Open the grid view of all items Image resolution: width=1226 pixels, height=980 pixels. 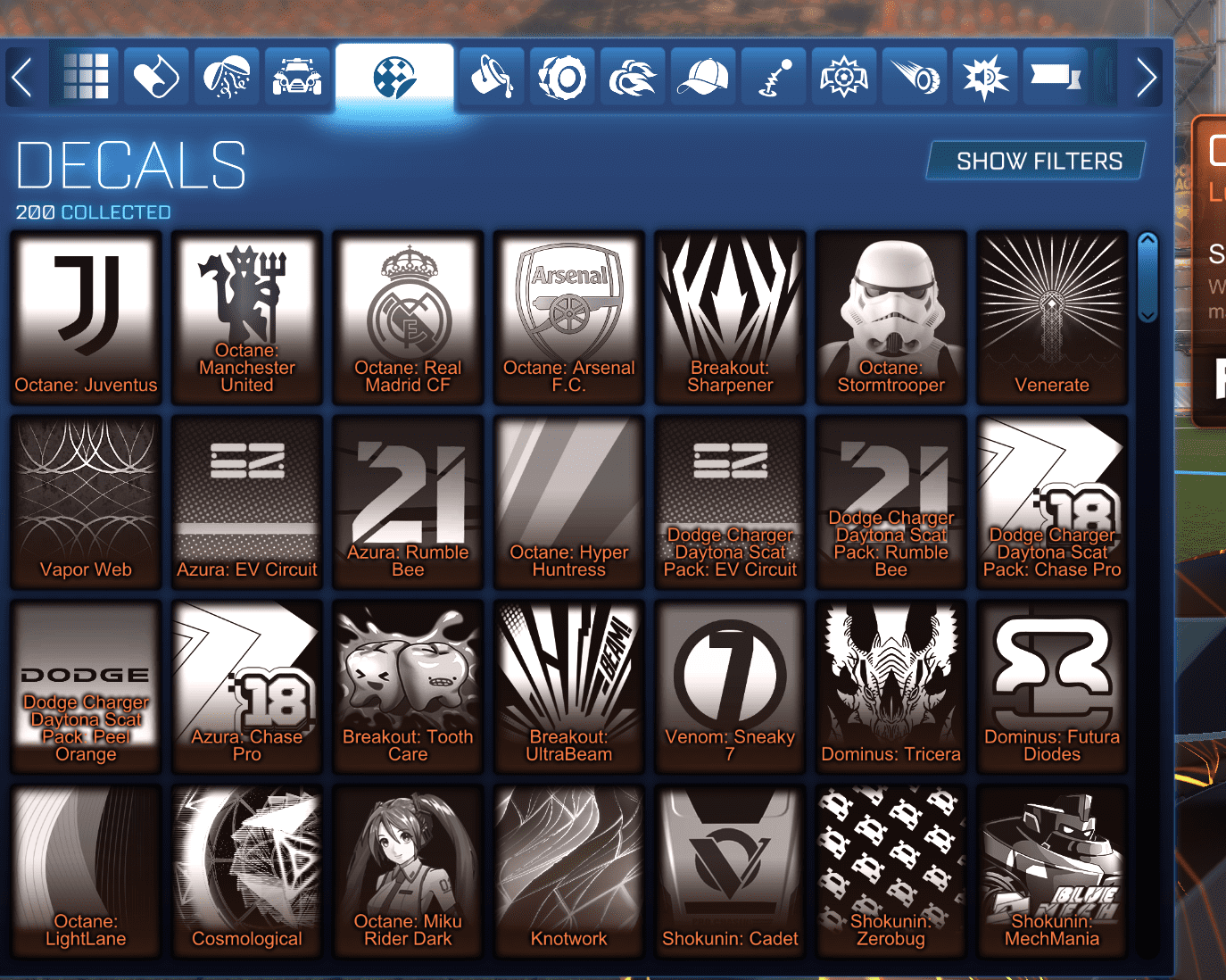86,76
